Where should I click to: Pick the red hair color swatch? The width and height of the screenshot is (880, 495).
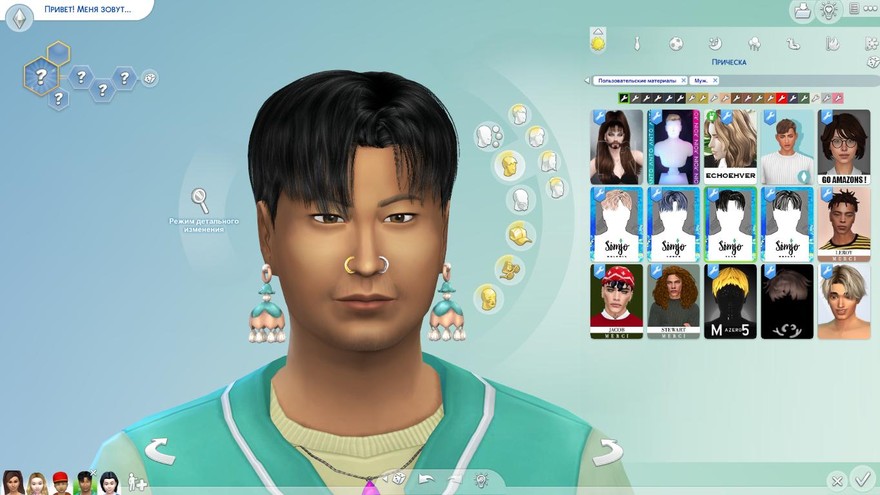pyautogui.click(x=781, y=99)
